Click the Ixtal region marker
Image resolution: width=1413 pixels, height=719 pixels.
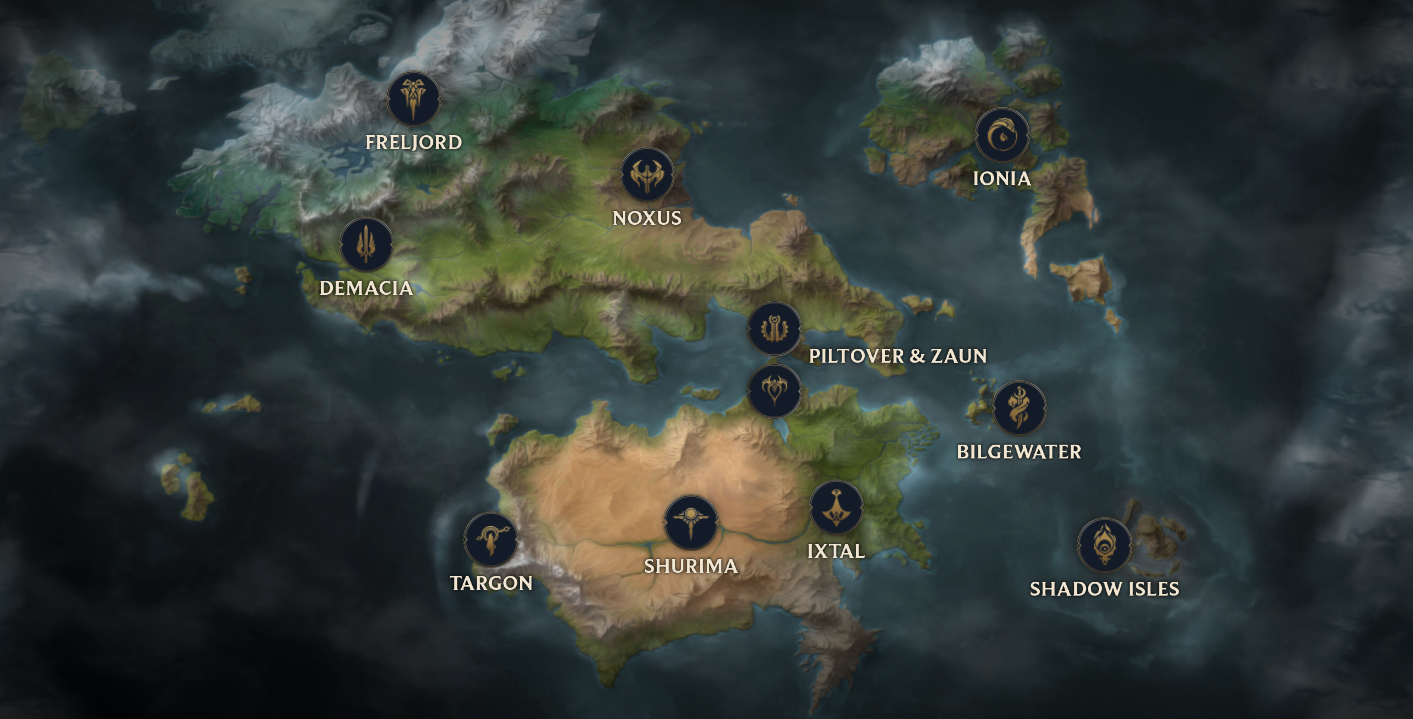pos(836,508)
